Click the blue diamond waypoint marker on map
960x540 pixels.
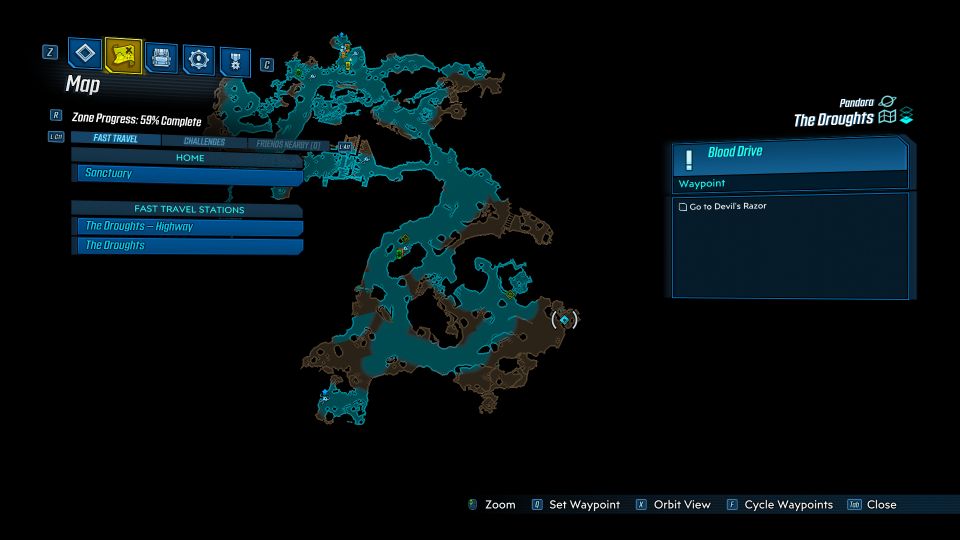pos(565,319)
